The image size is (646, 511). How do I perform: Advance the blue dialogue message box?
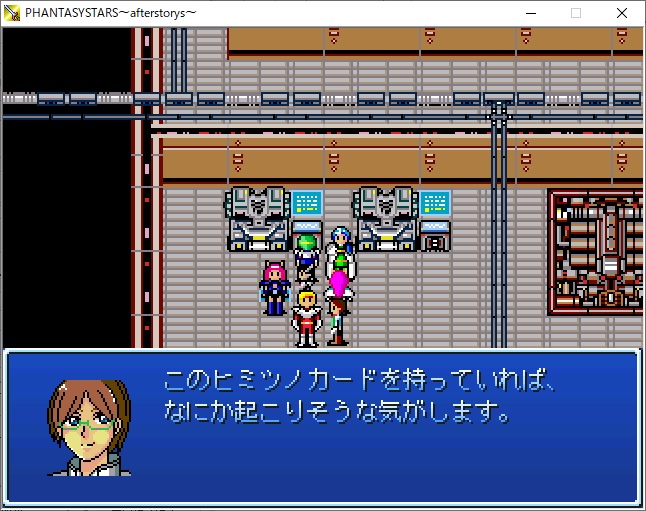pos(322,425)
